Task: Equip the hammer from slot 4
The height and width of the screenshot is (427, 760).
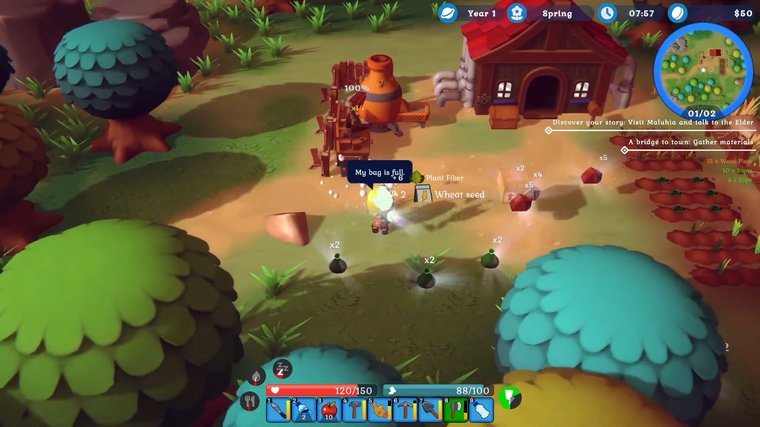Action: coord(354,409)
